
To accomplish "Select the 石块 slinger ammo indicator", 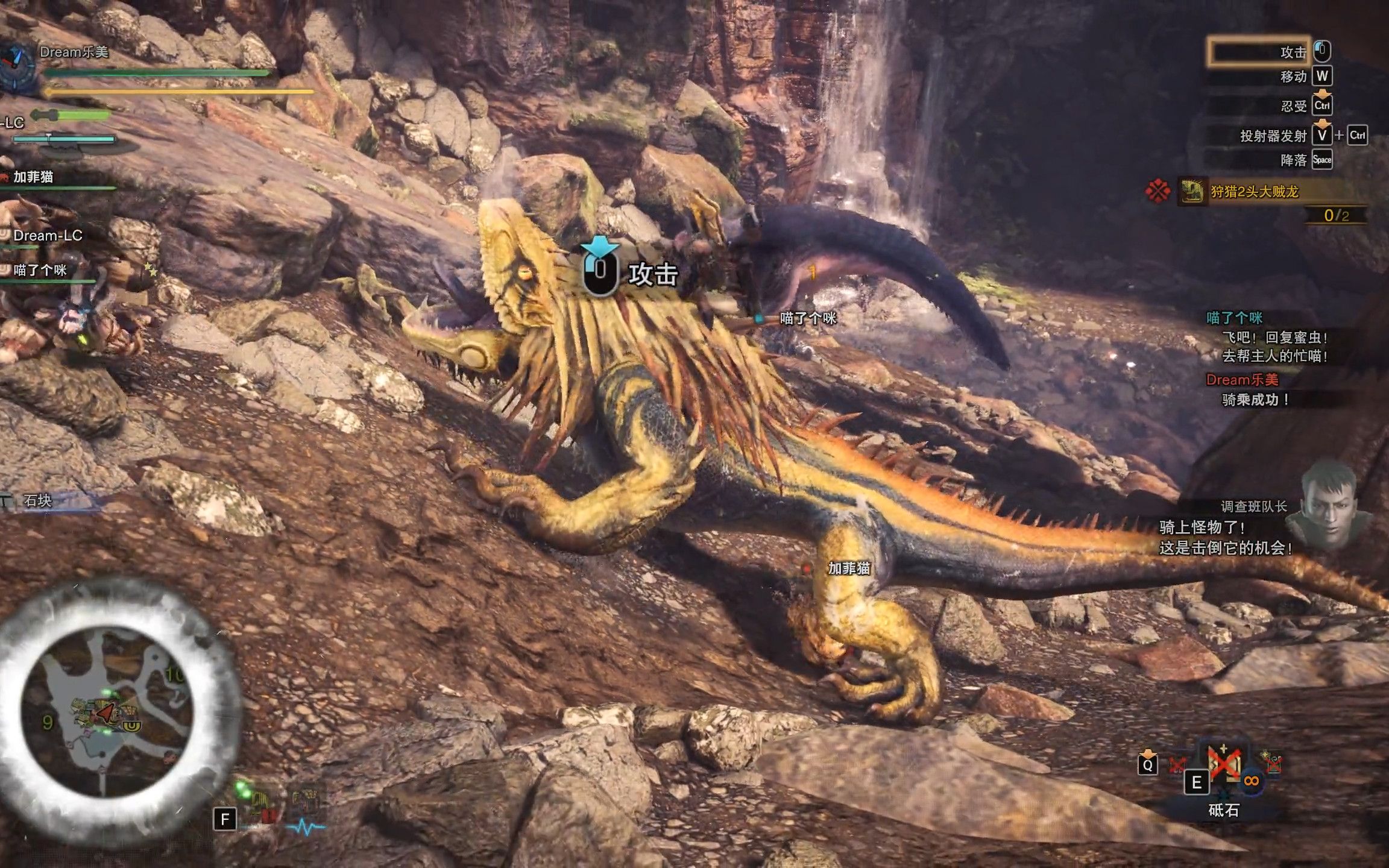I will coord(37,500).
